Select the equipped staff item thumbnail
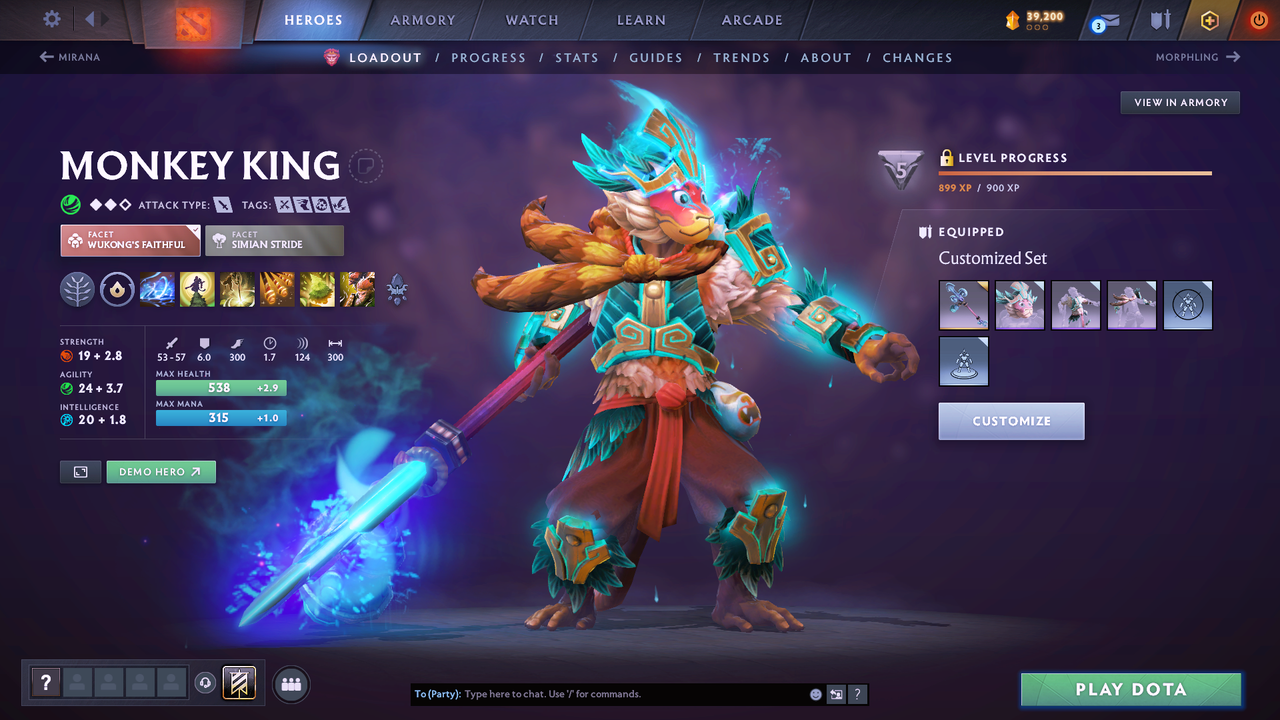The width and height of the screenshot is (1280, 720). coord(963,305)
